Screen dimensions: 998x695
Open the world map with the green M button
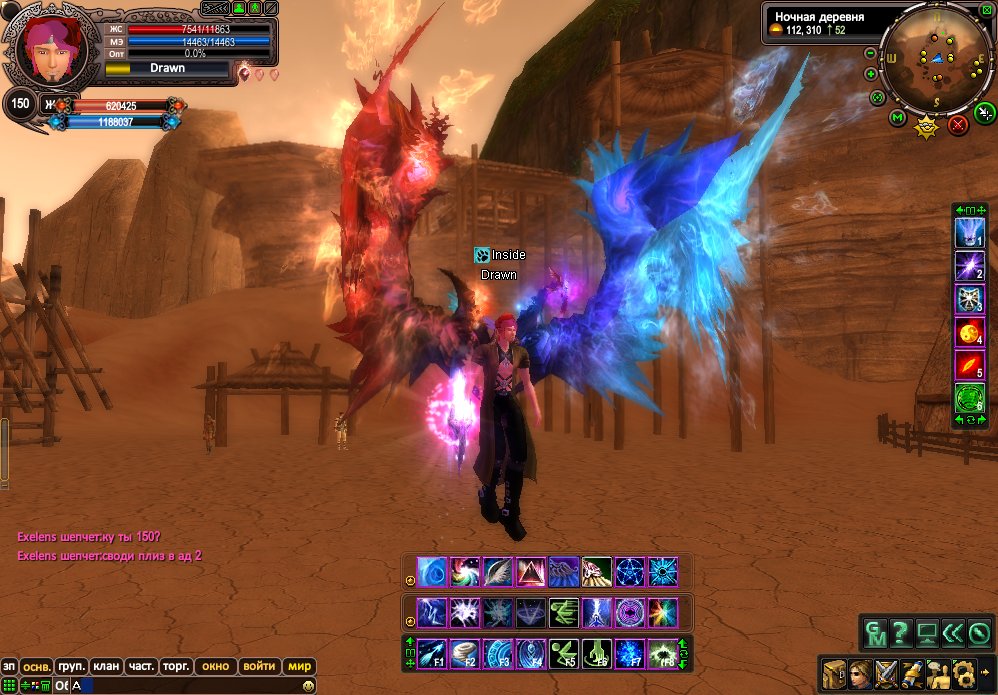[897, 119]
